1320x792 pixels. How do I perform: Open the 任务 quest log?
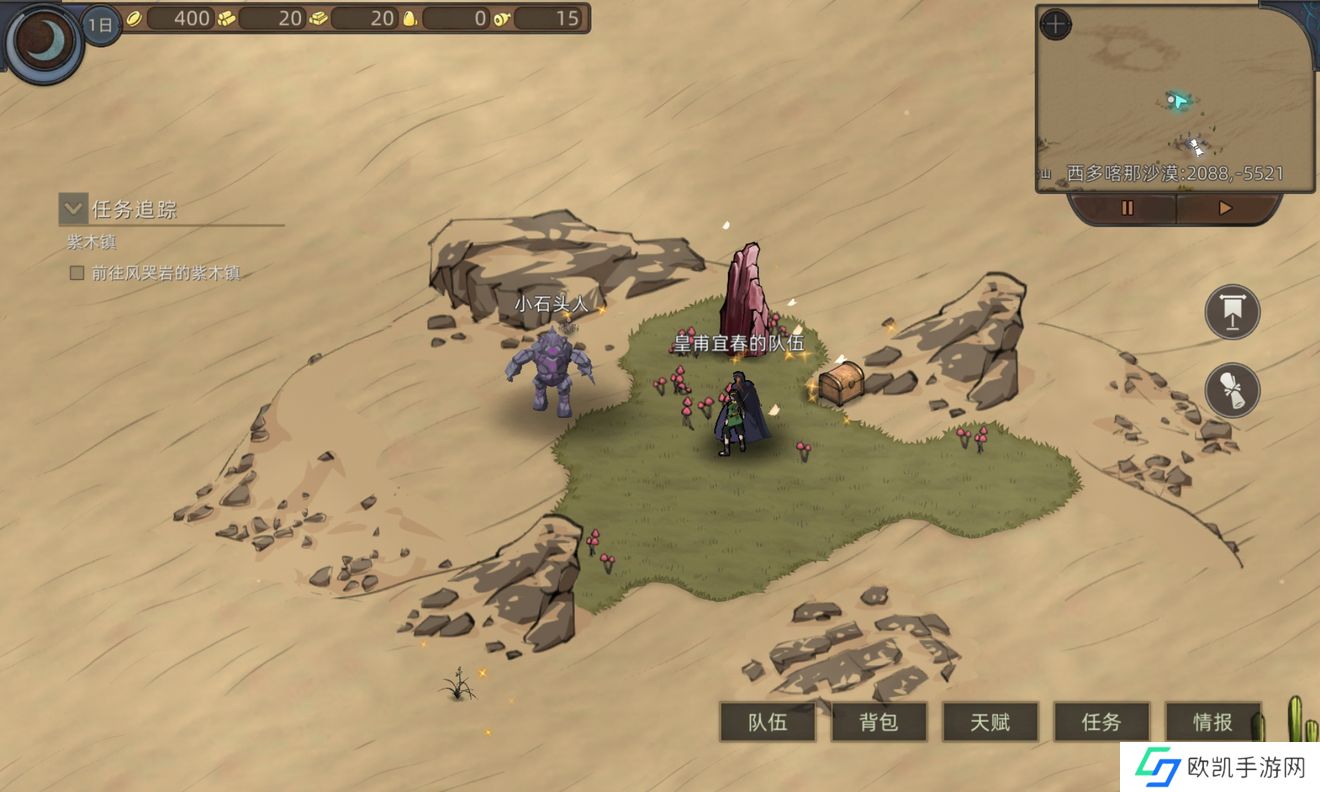coord(1101,722)
